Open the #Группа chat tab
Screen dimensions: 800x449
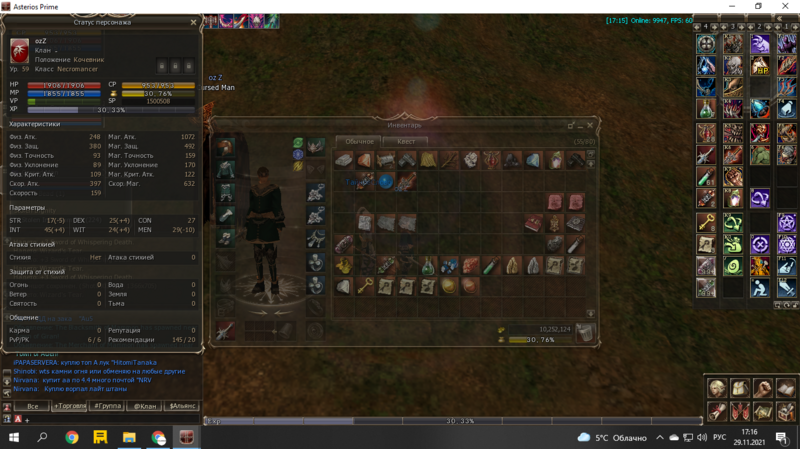pos(107,407)
